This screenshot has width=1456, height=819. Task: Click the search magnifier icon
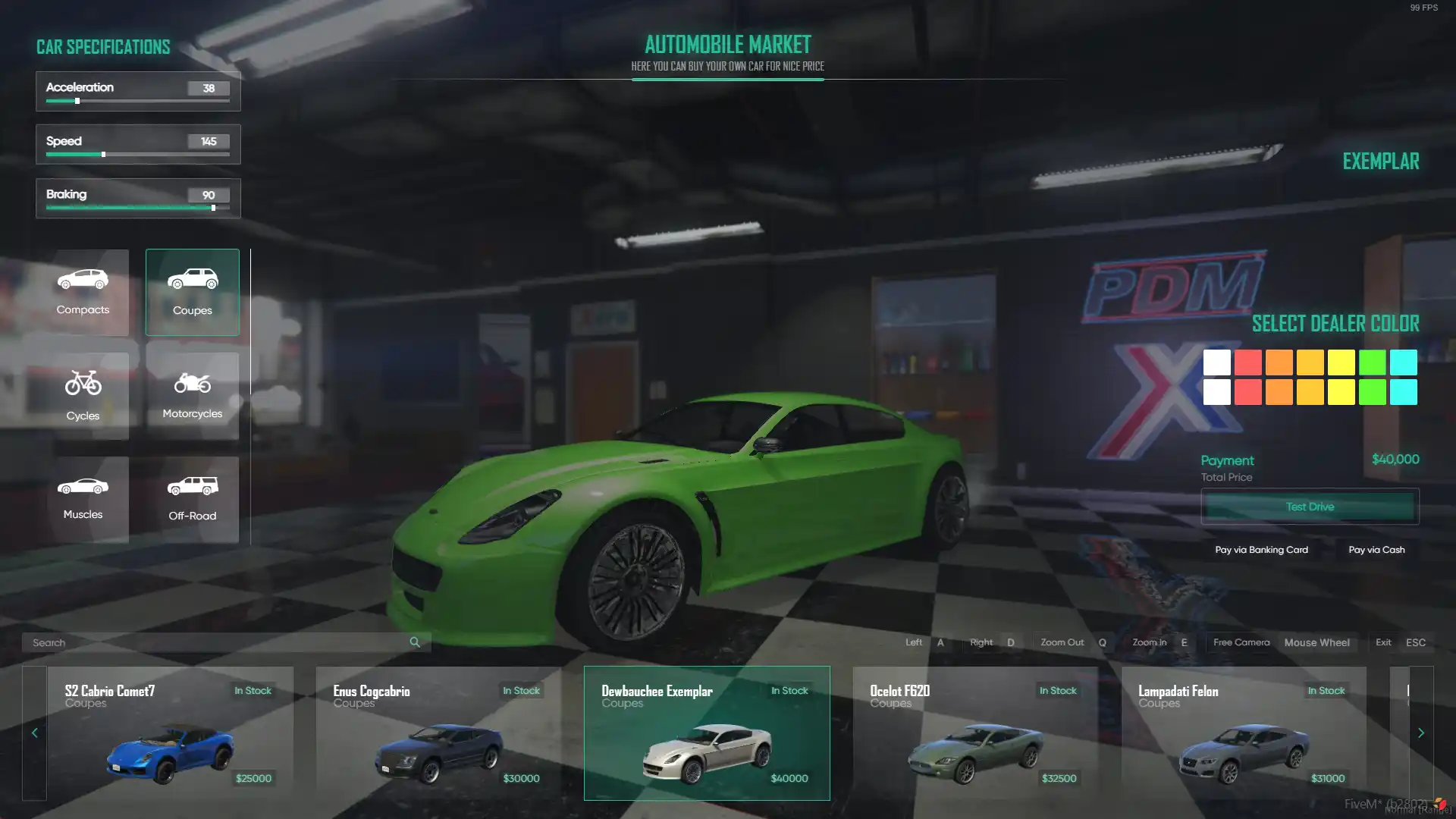click(x=415, y=642)
